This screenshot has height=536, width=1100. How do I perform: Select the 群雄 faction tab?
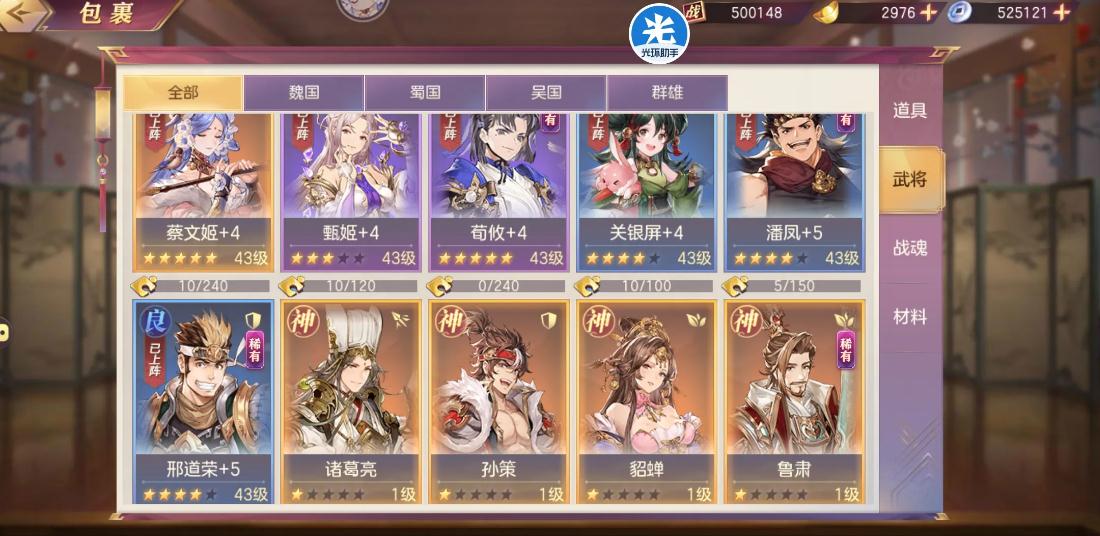click(x=667, y=93)
